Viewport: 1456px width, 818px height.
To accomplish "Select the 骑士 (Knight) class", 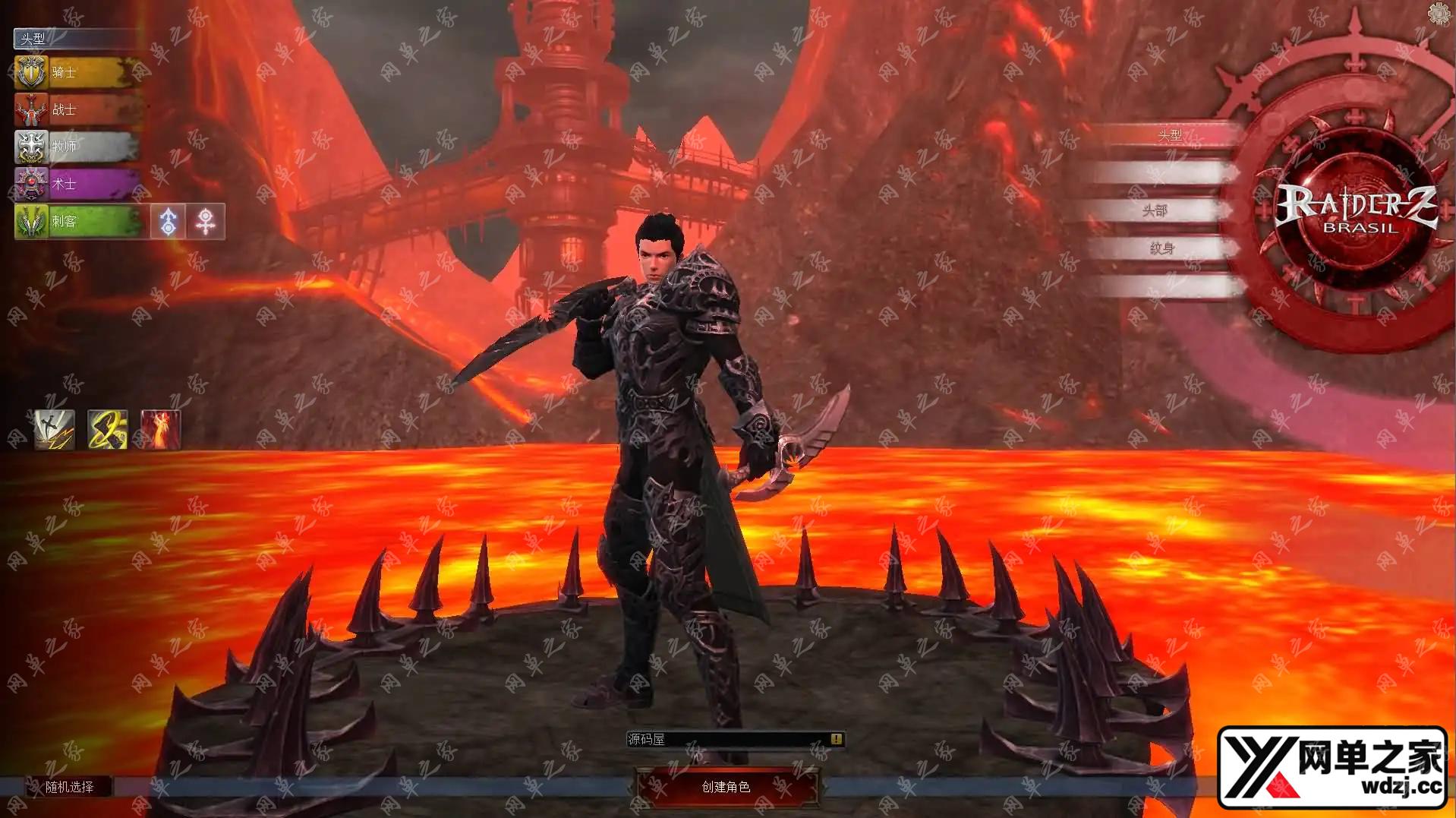I will (76, 73).
